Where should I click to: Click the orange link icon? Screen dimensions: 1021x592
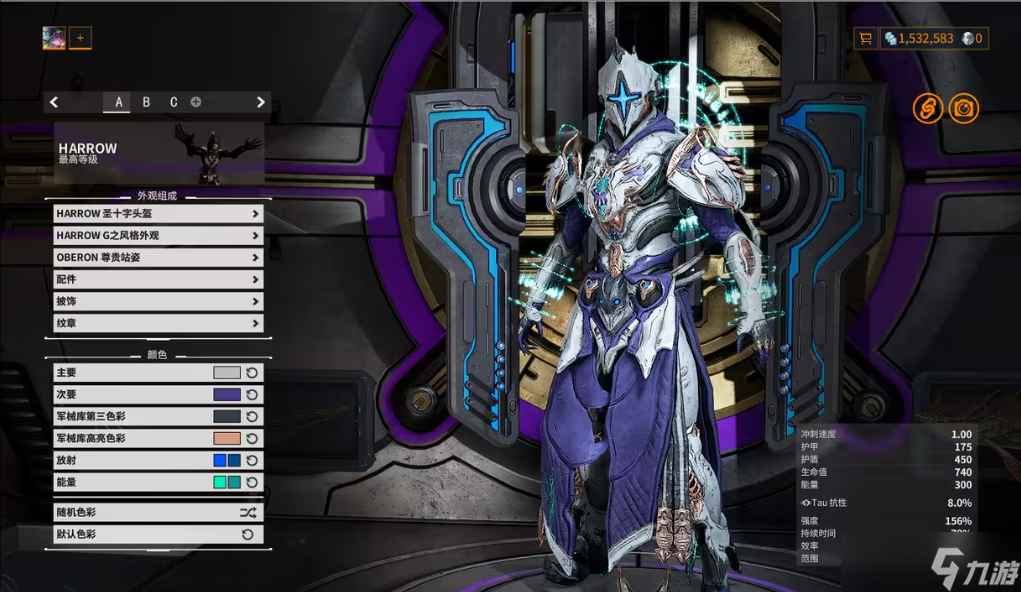click(928, 108)
